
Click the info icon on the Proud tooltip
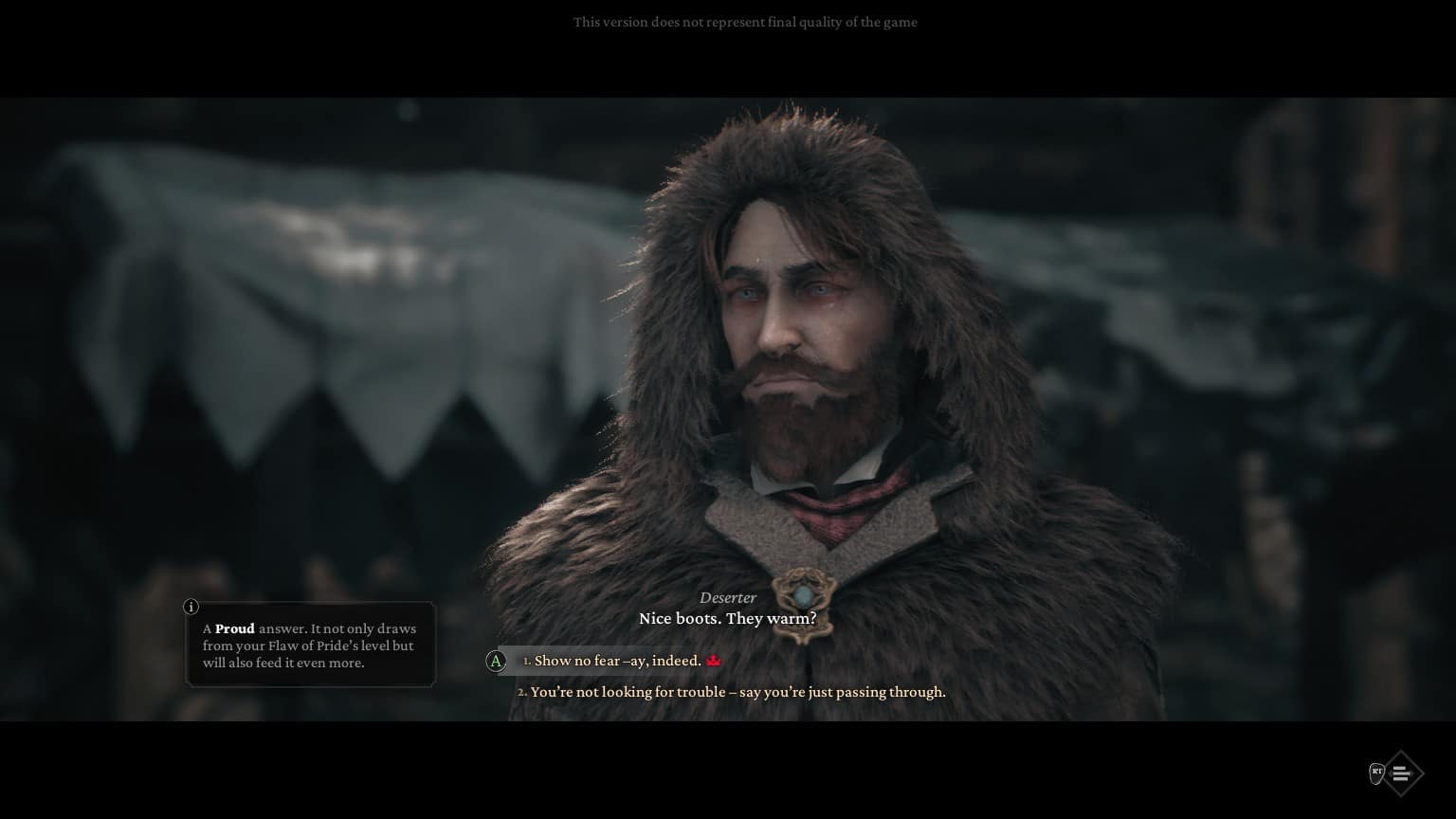(191, 607)
